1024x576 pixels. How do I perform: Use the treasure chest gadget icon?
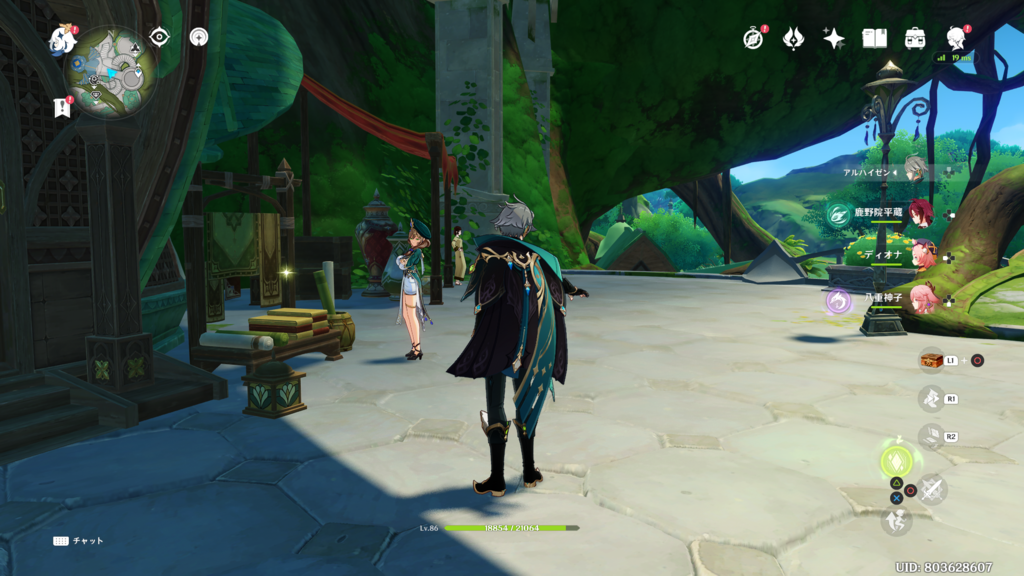(x=931, y=360)
